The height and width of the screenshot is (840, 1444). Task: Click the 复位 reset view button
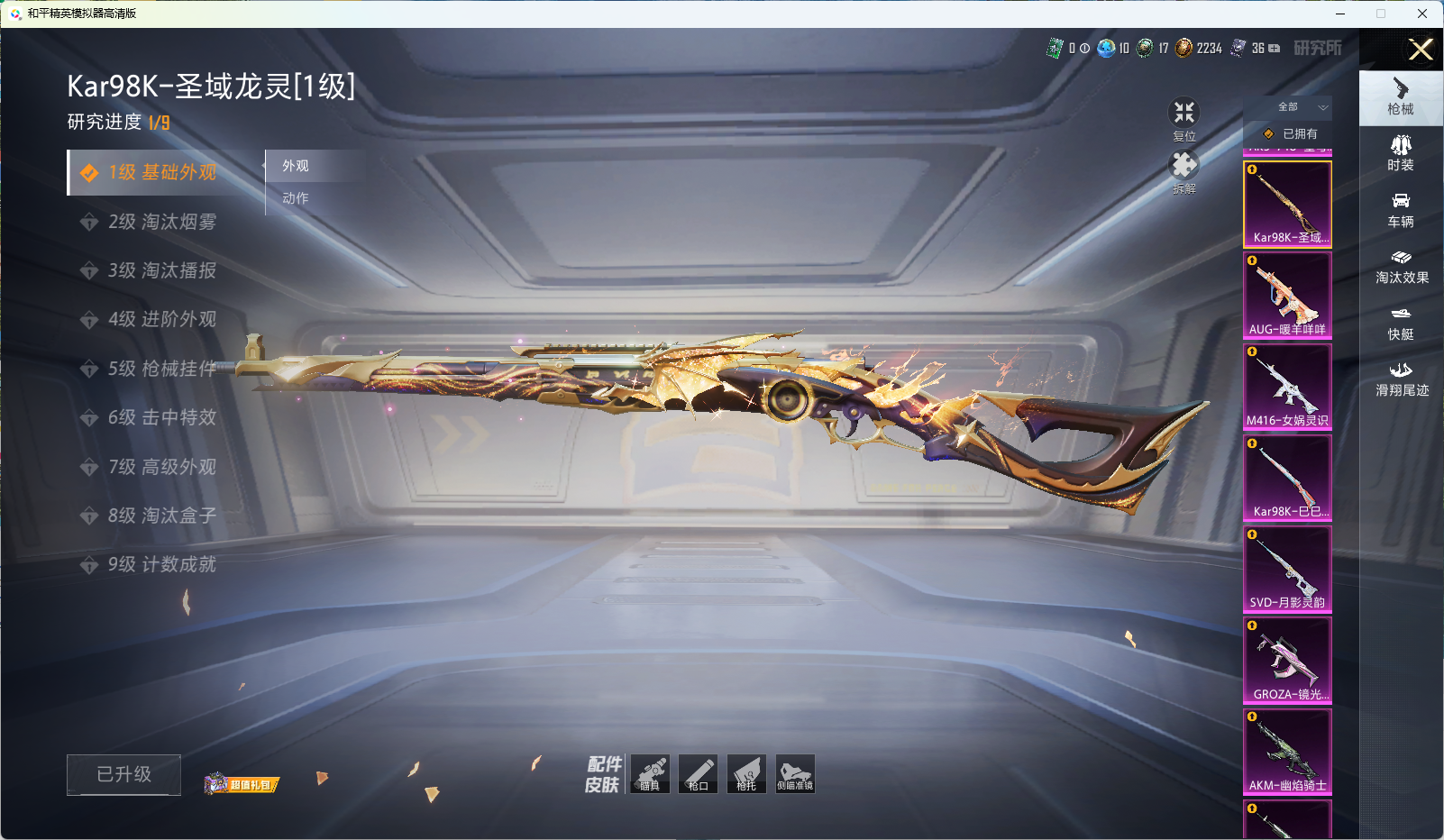point(1184,118)
